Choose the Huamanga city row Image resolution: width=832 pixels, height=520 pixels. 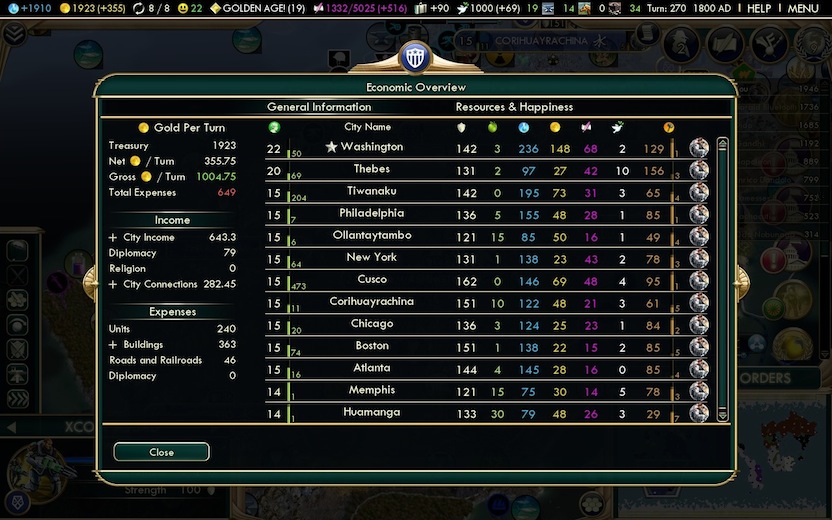[x=371, y=412]
